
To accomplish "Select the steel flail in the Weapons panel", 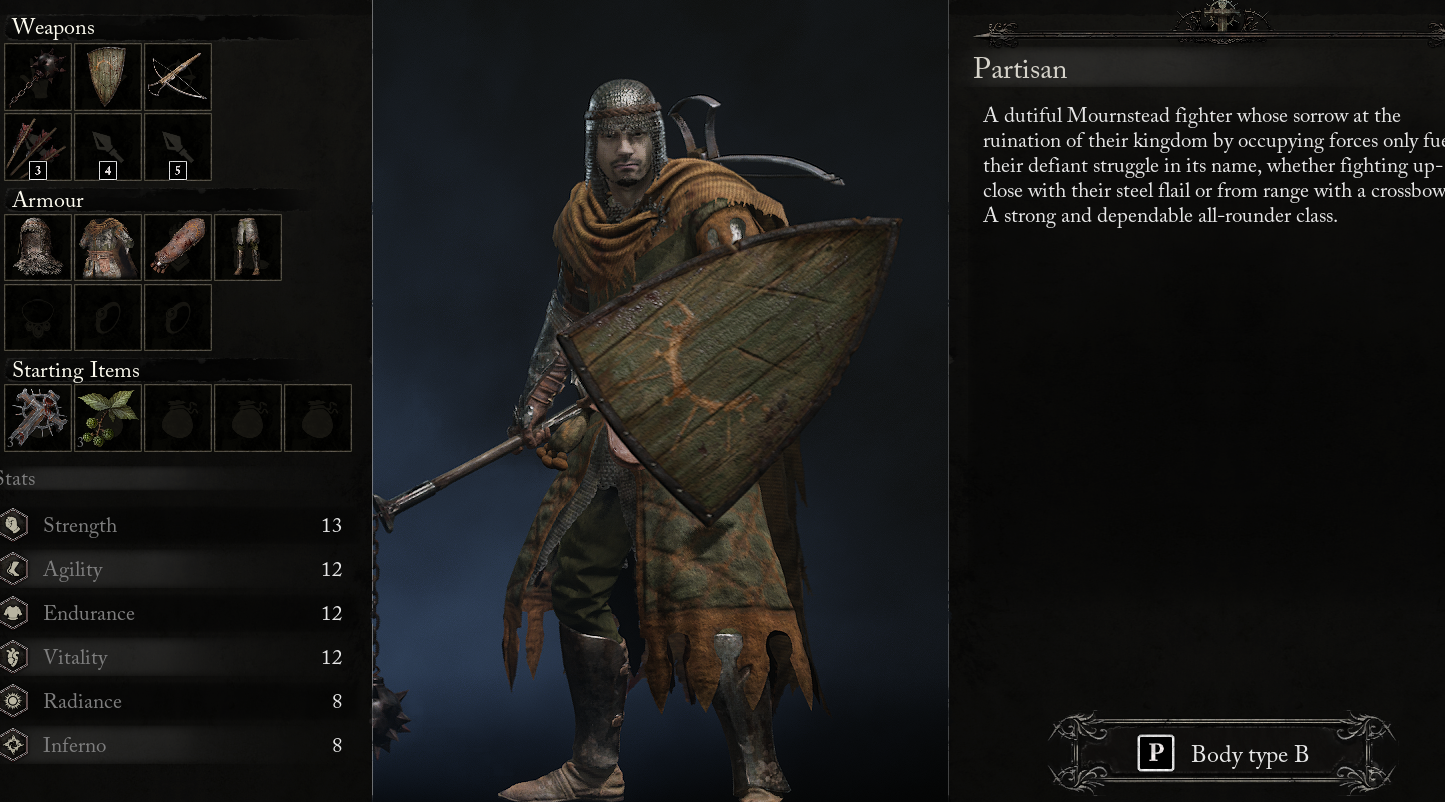I will pyautogui.click(x=38, y=77).
